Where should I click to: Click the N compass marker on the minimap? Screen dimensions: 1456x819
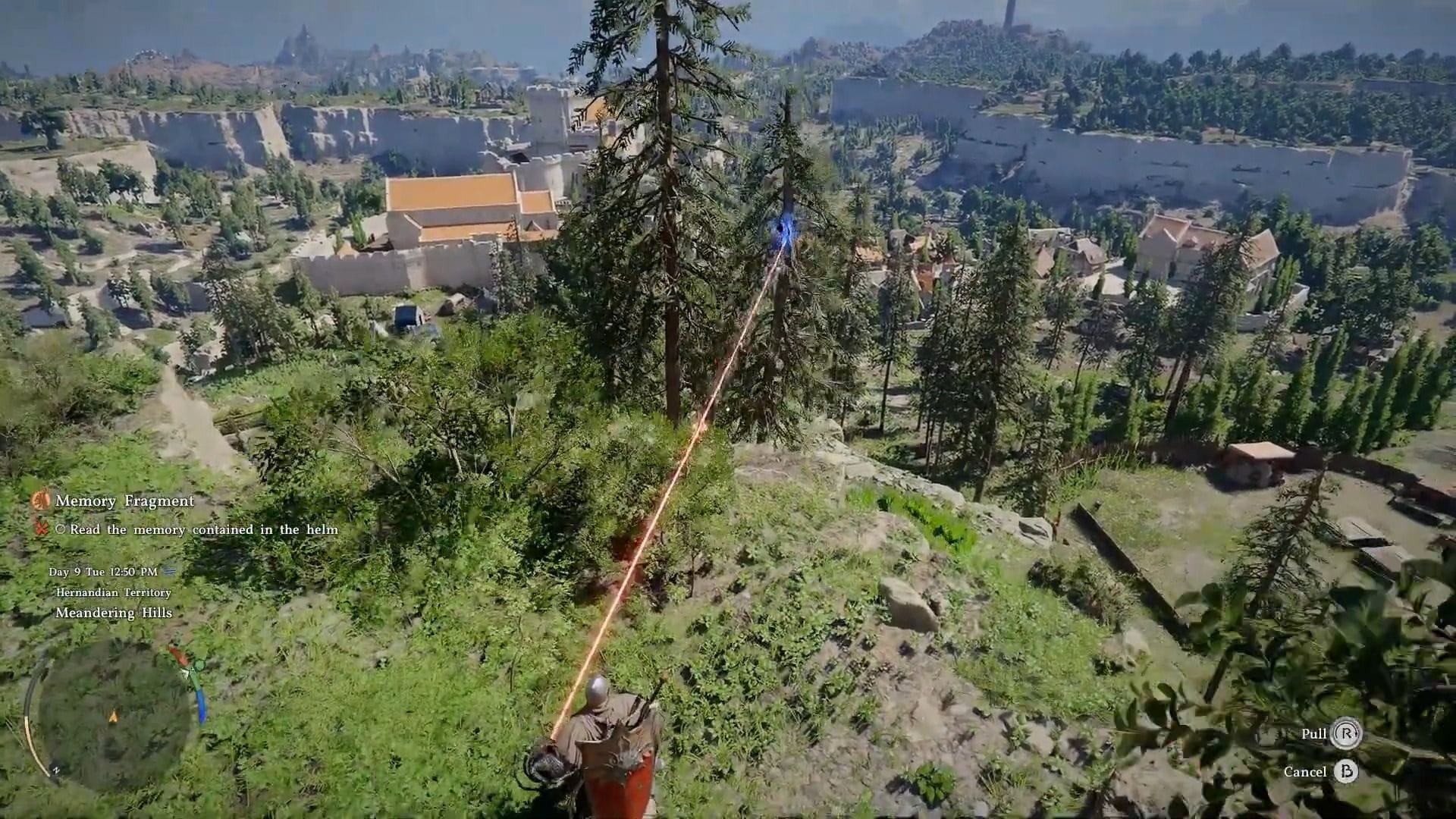[55, 770]
